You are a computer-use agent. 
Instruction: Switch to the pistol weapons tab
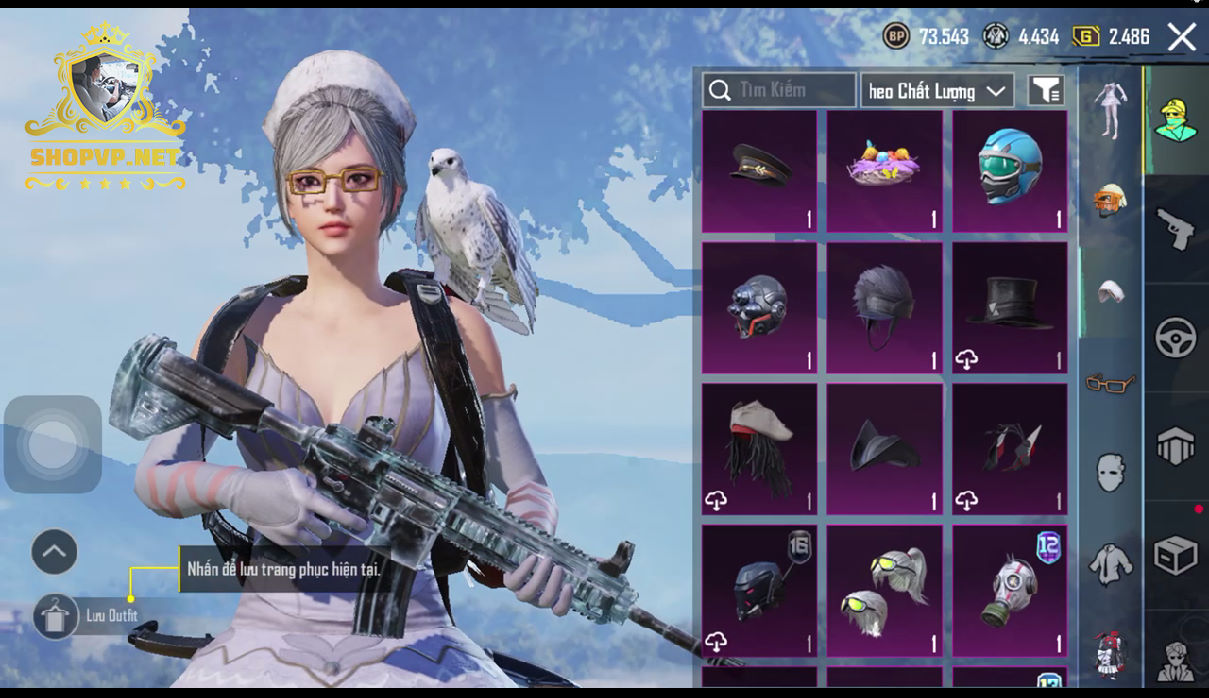click(x=1176, y=230)
